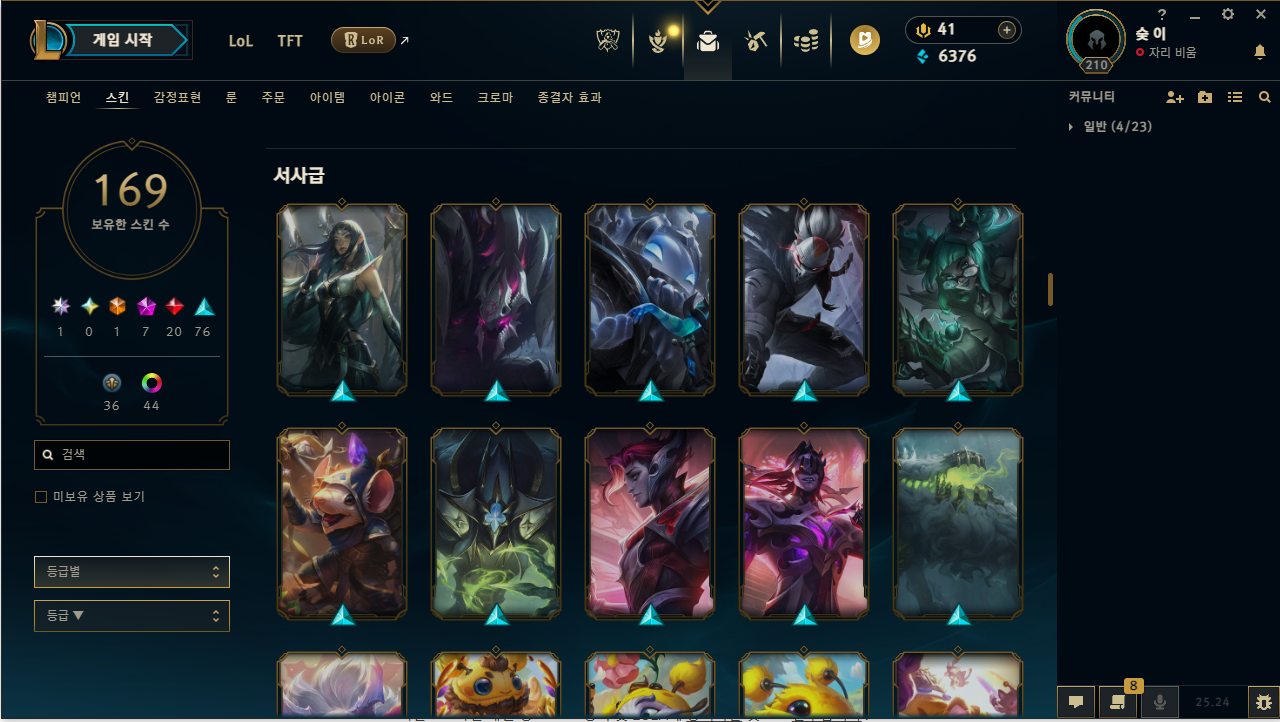Switch to the 크로마 tab
Image resolution: width=1280 pixels, height=722 pixels.
(494, 97)
